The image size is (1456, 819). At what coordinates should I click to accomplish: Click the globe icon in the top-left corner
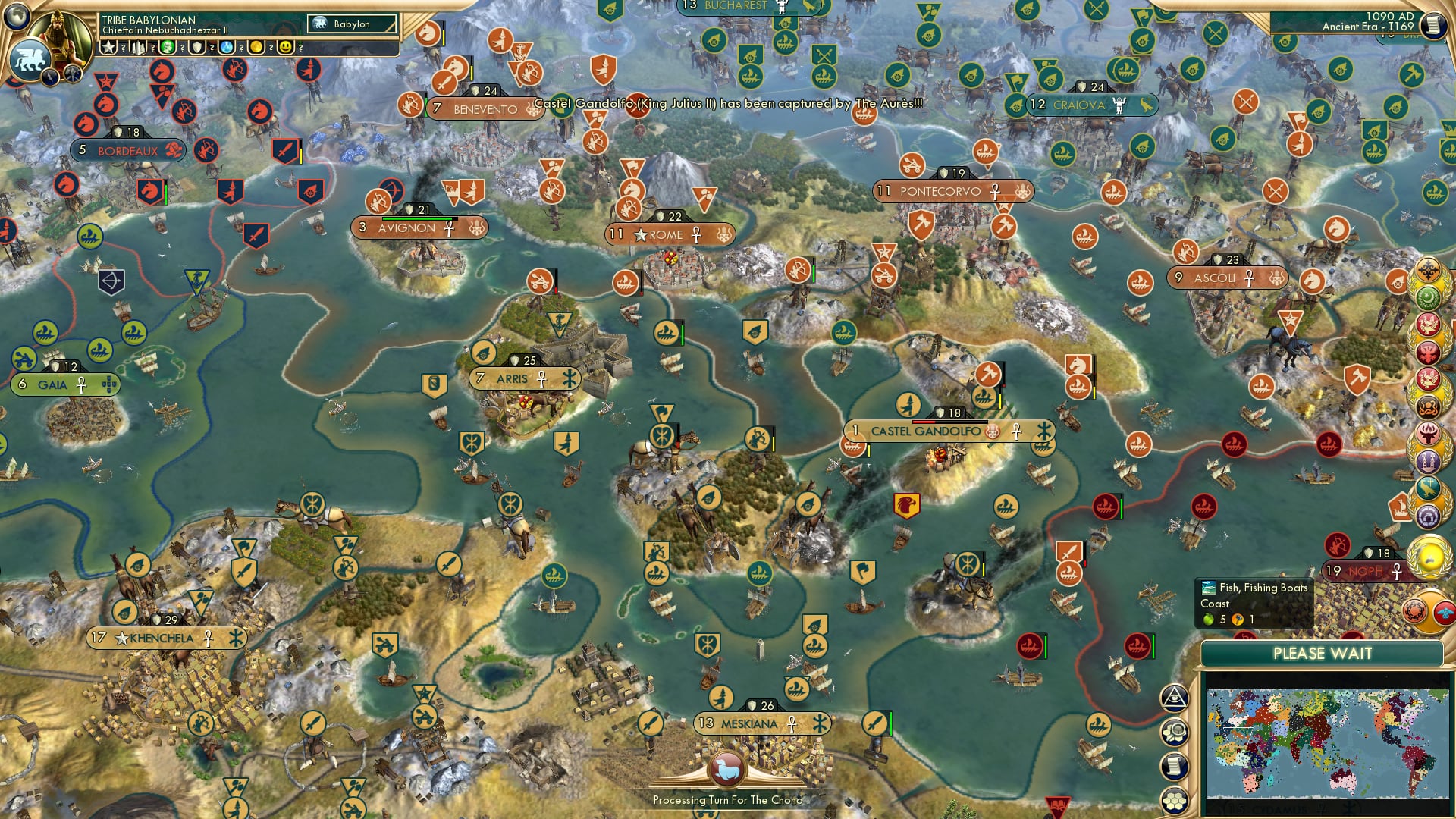tap(15, 15)
